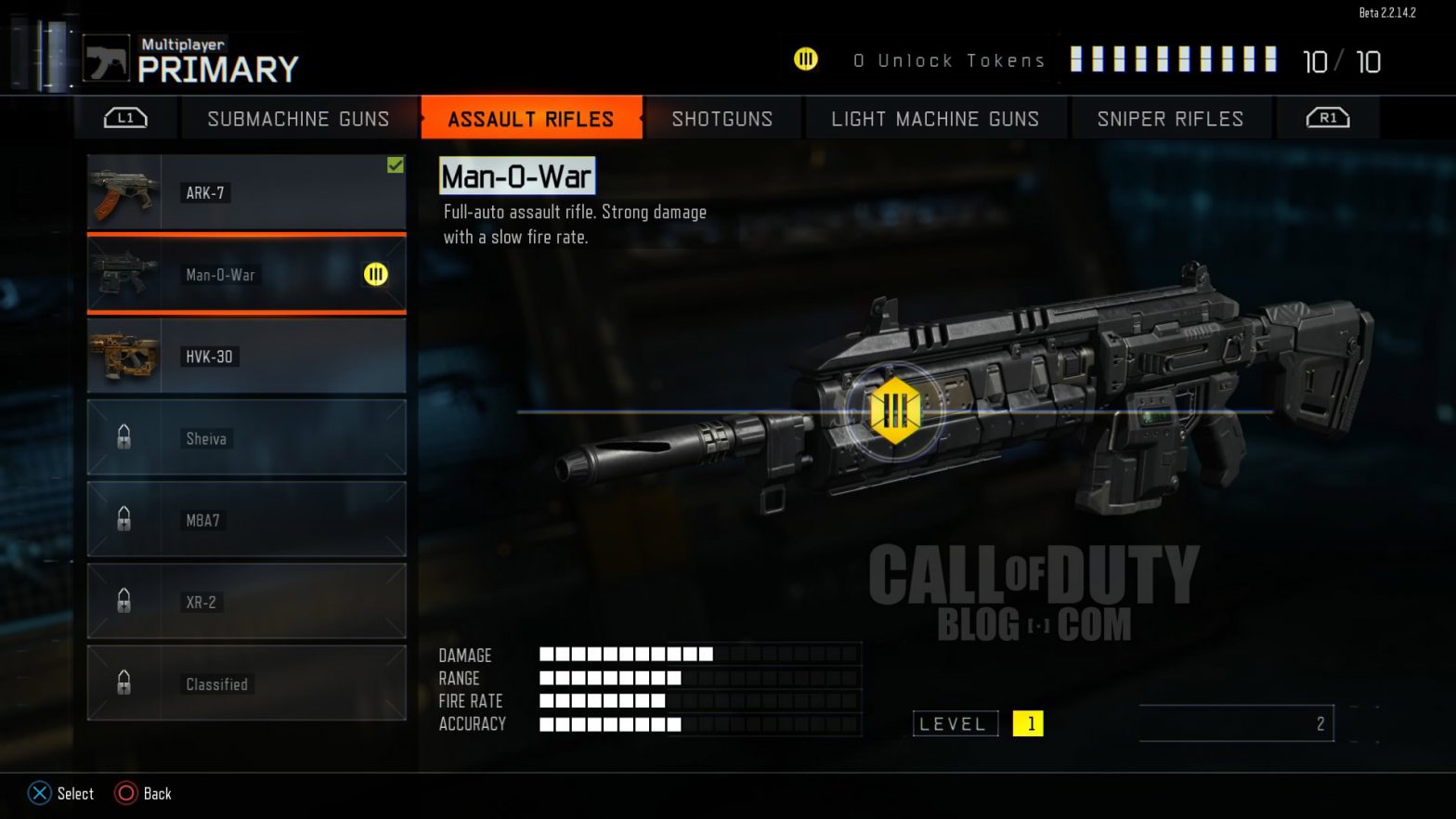Click the yellow LEVEL 1 indicator
Image resolution: width=1456 pixels, height=819 pixels.
pos(1029,723)
